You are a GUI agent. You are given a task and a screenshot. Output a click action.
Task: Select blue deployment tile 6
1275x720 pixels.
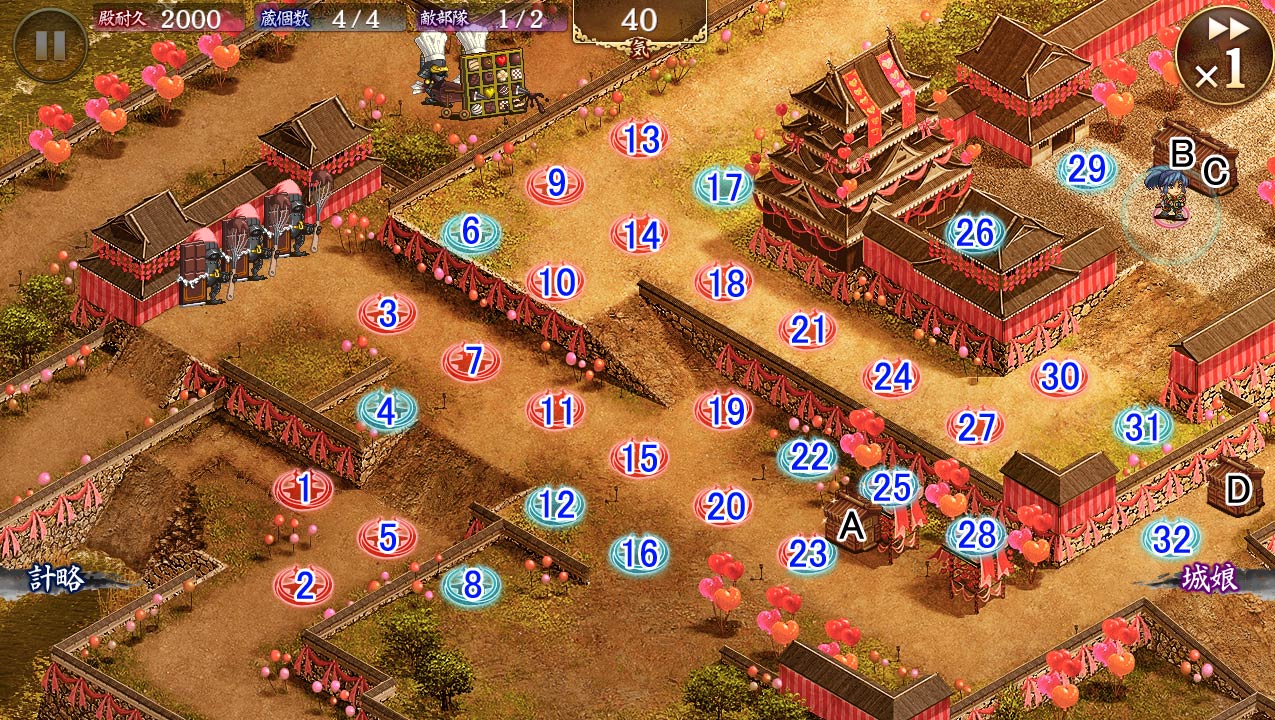click(471, 233)
